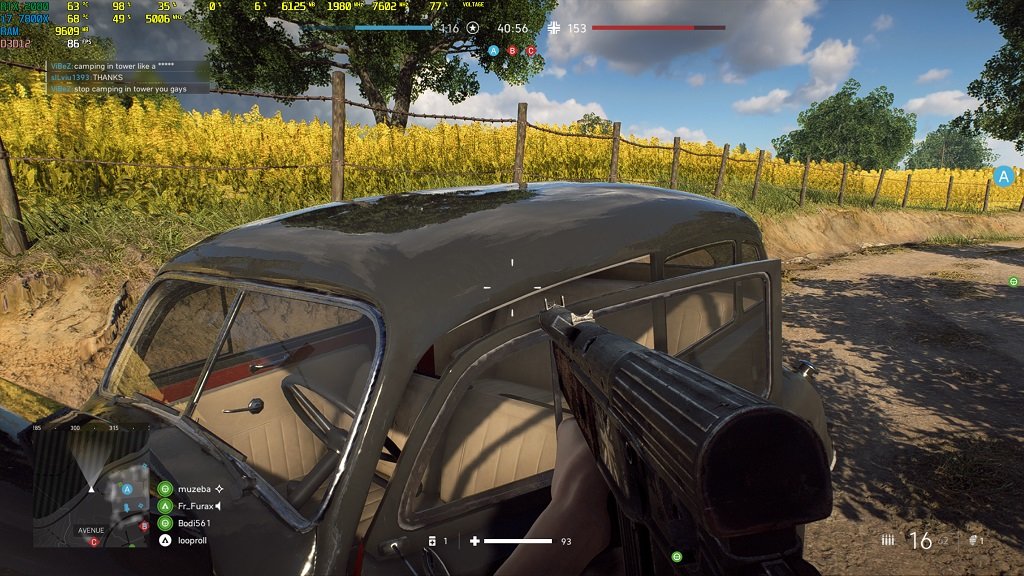
Task: Select squad member Fr_Furax
Action: (x=165, y=506)
